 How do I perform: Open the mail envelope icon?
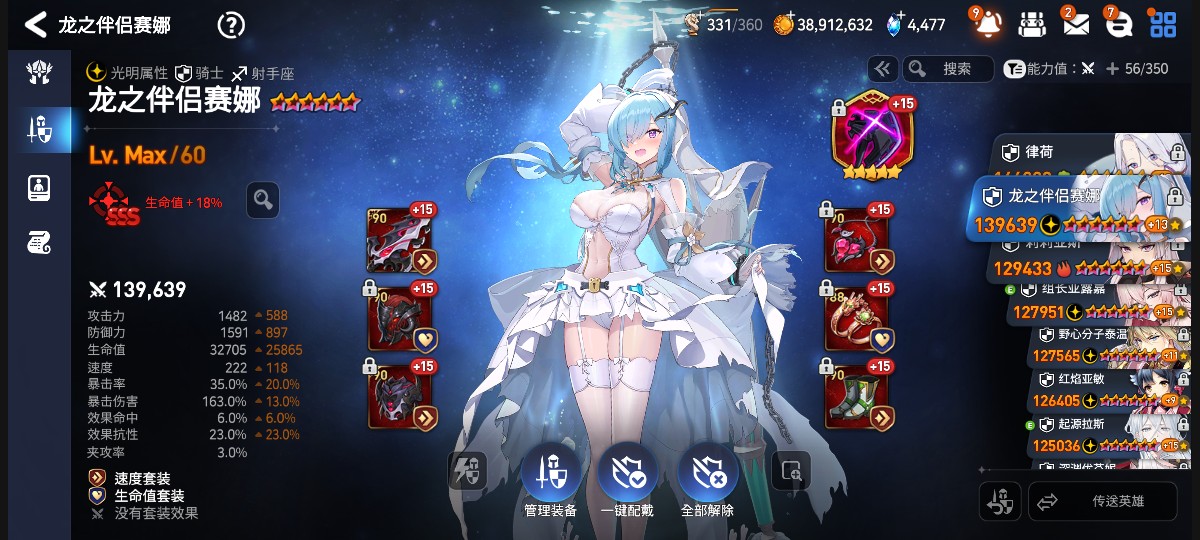tap(1076, 24)
